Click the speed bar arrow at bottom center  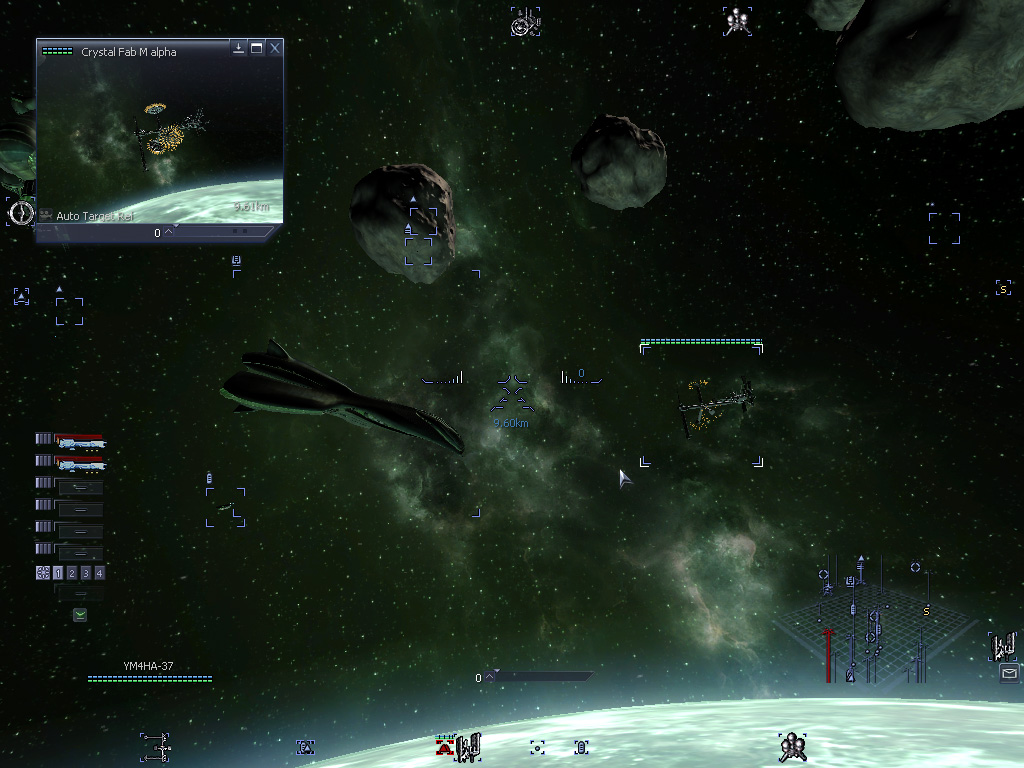tap(491, 677)
